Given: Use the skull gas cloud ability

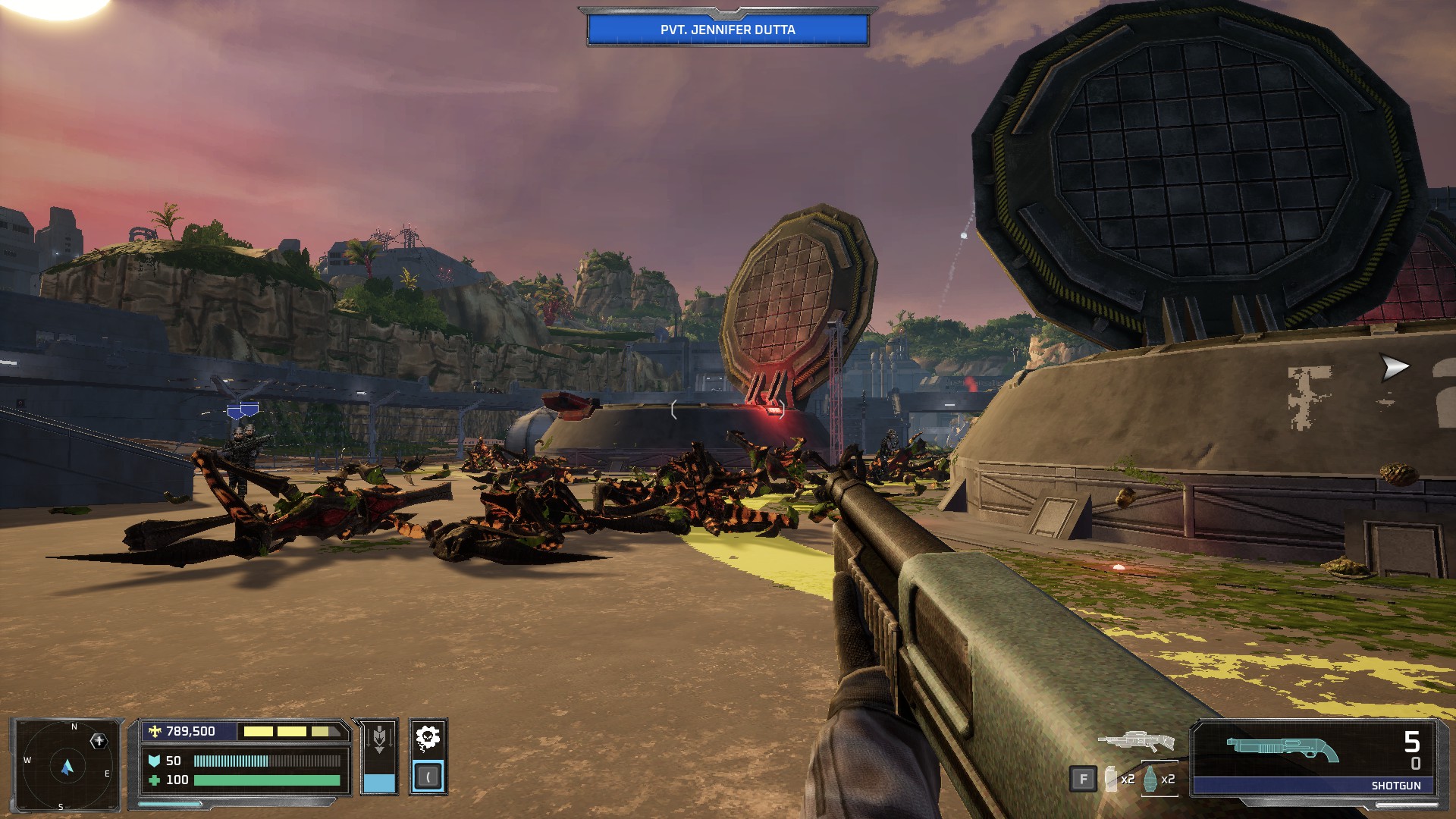Looking at the screenshot, I should coord(428,737).
